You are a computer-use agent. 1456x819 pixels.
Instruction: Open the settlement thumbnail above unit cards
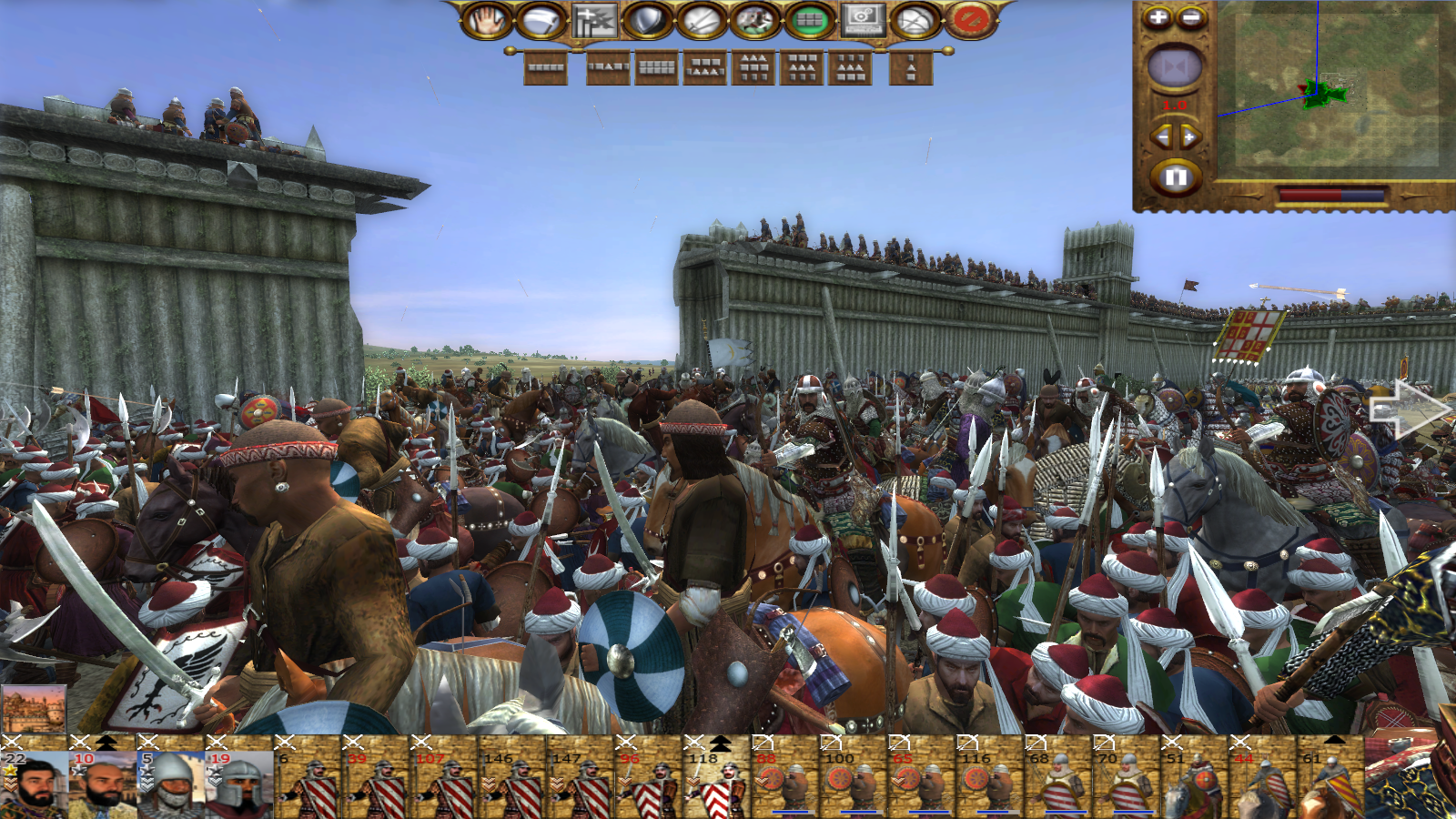[x=35, y=710]
